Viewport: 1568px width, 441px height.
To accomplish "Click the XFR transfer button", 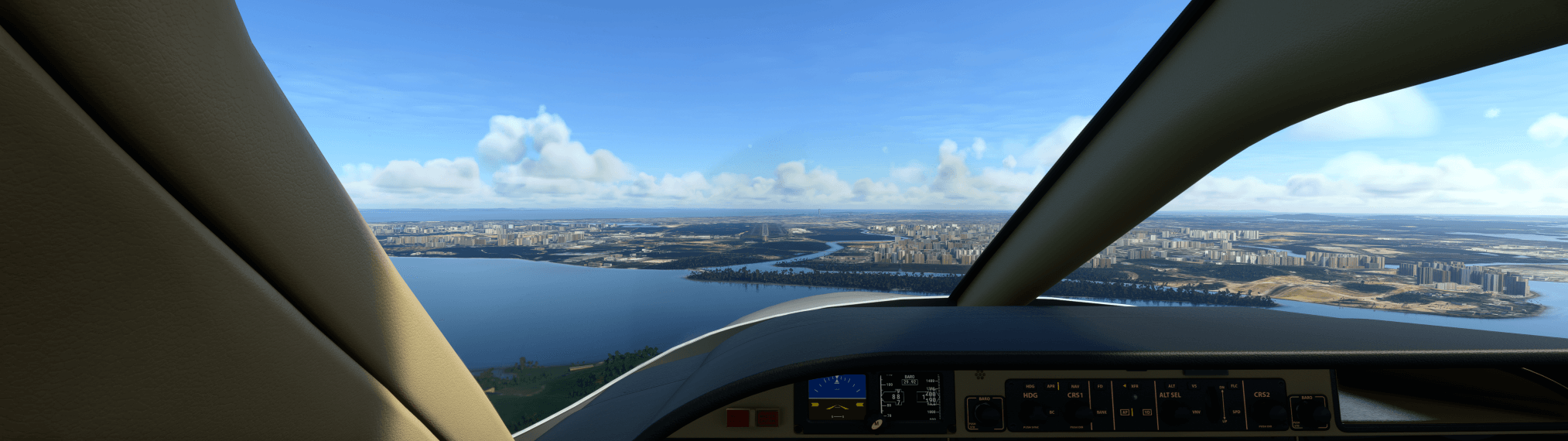I will point(1133,386).
